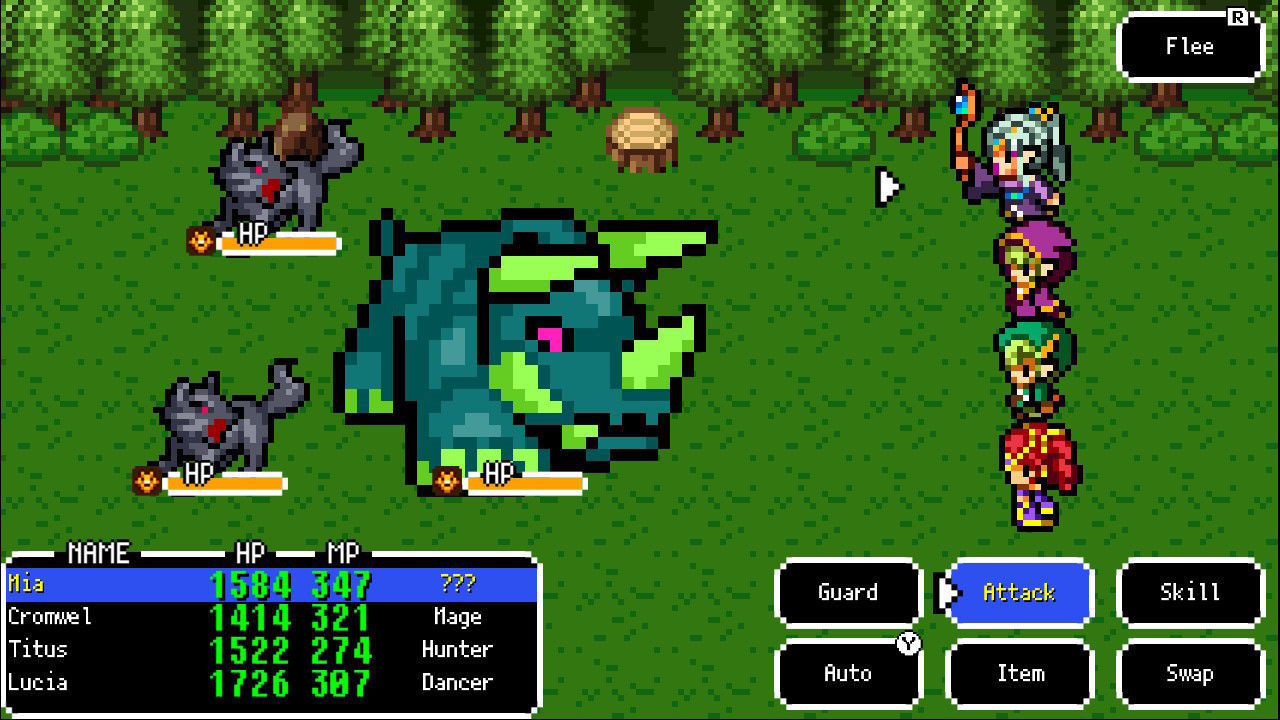Open the Skill menu
This screenshot has height=720, width=1280.
[x=1190, y=592]
